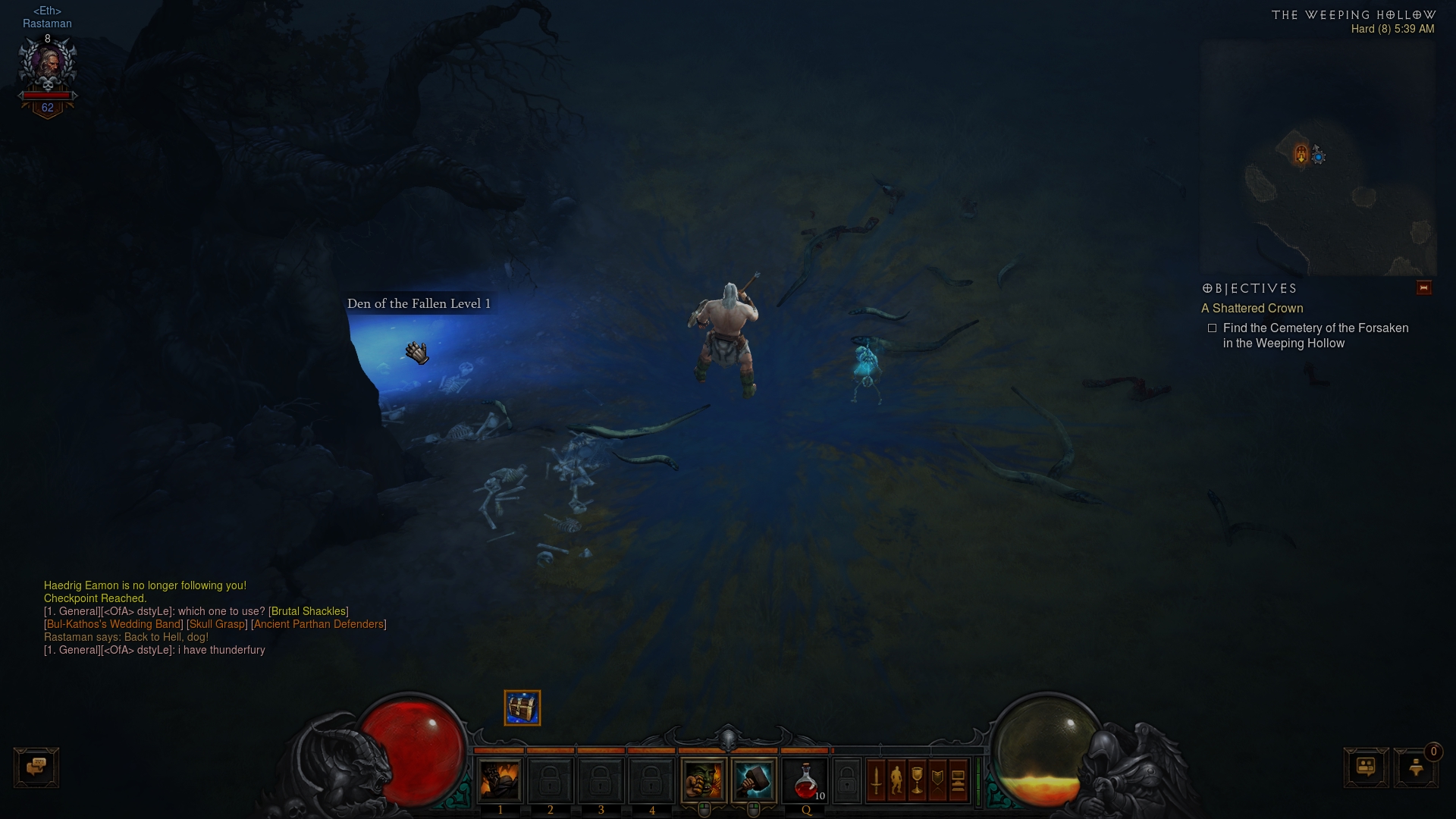Click the dungeon entrance marker on minimap
1456x819 pixels.
point(1301,155)
